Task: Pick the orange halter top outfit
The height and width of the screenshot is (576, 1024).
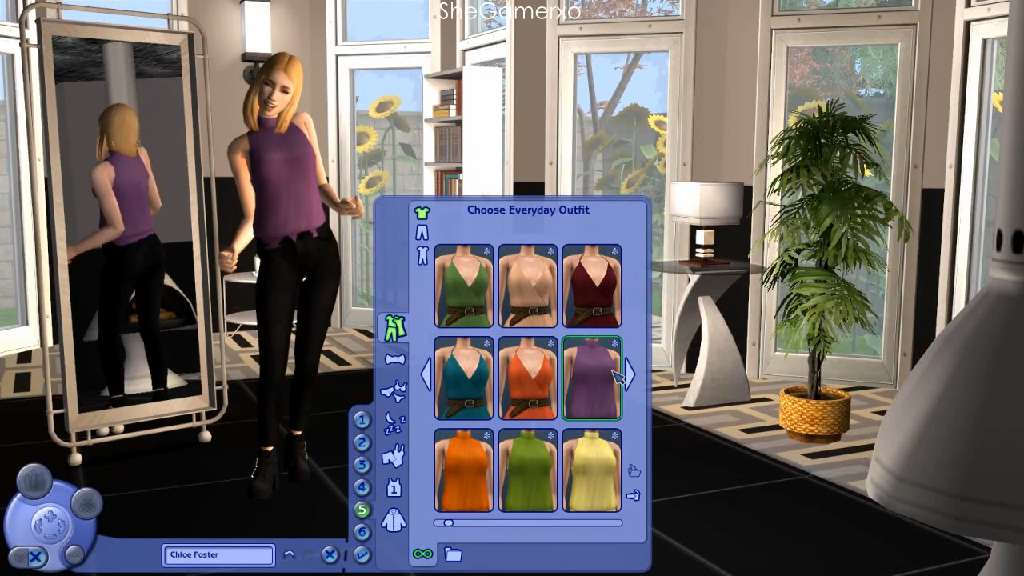Action: pyautogui.click(x=464, y=470)
